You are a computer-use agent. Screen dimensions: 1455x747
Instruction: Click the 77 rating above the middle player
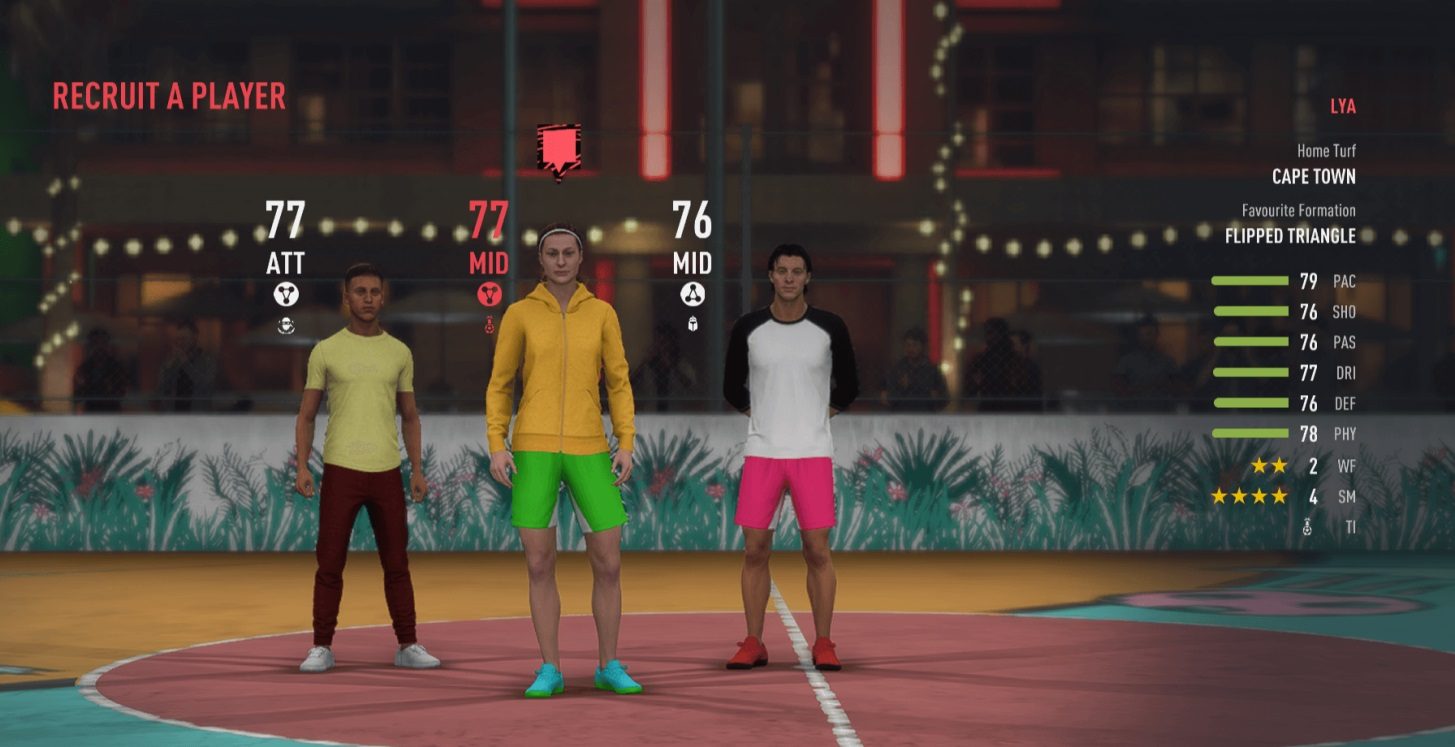click(489, 219)
